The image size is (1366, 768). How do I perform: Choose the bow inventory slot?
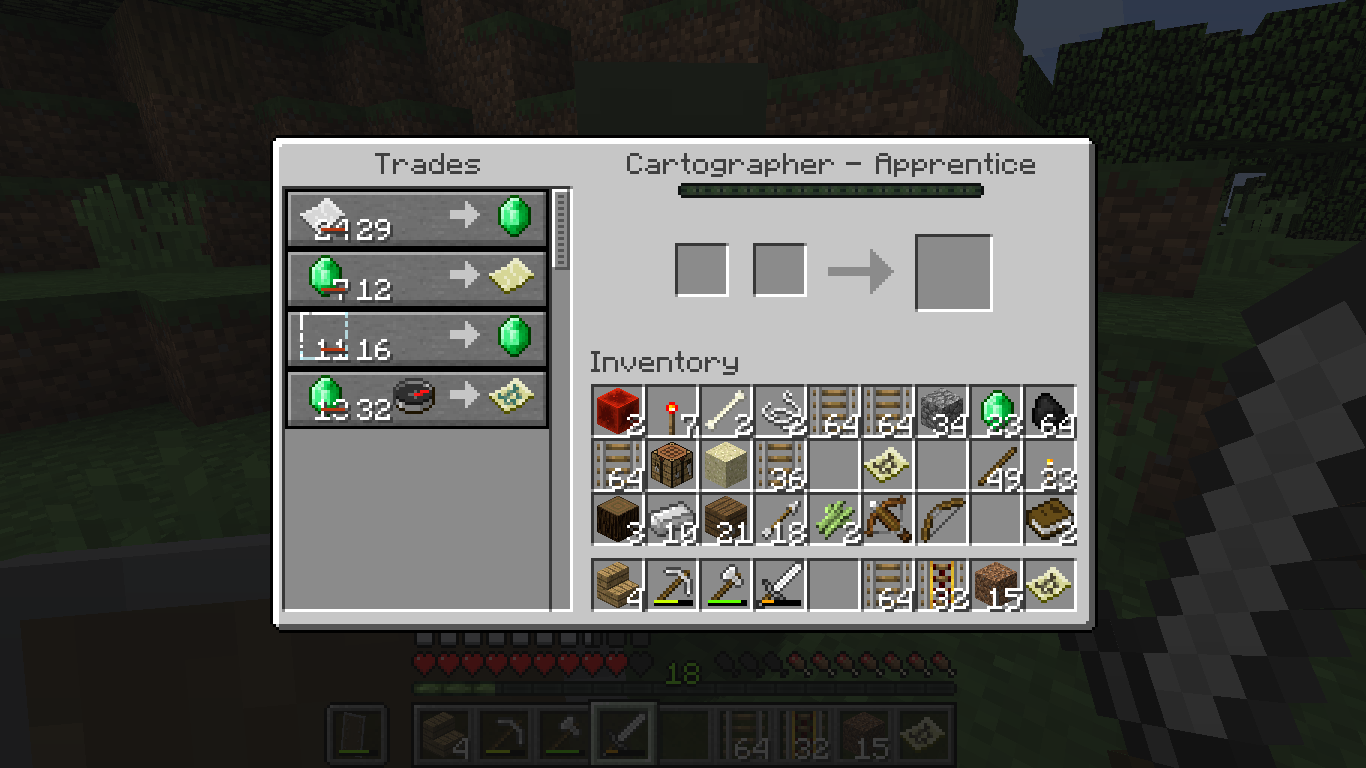point(942,520)
